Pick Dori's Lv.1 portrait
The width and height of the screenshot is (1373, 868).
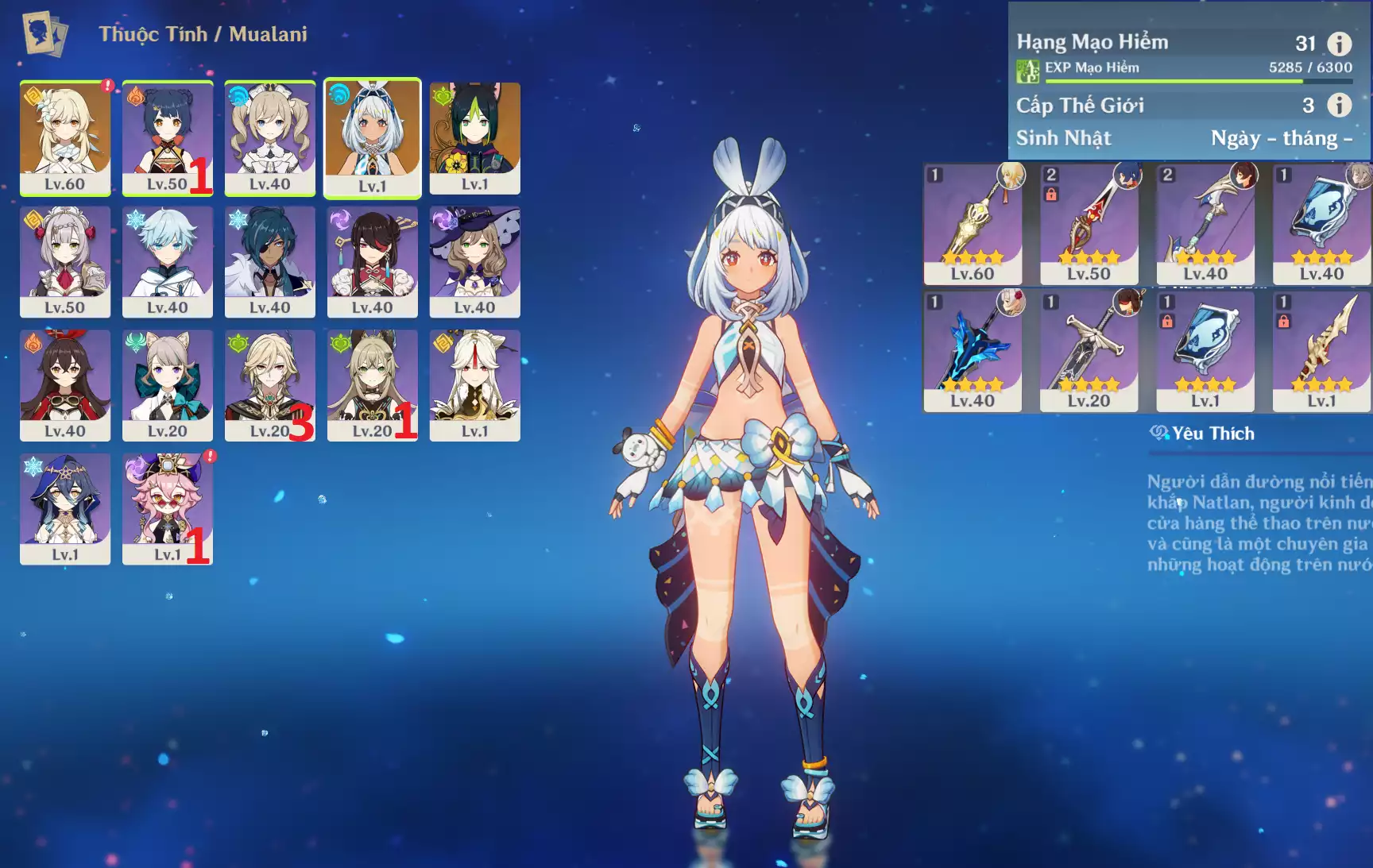(x=167, y=508)
